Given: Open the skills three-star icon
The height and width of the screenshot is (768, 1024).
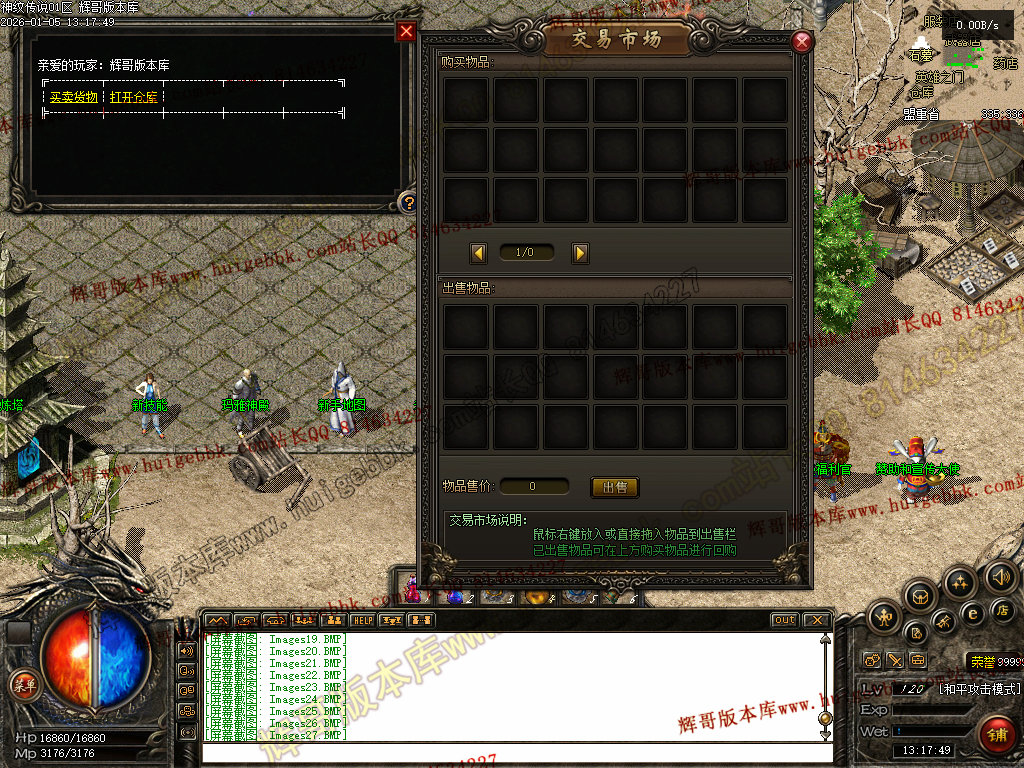Looking at the screenshot, I should point(961,582).
